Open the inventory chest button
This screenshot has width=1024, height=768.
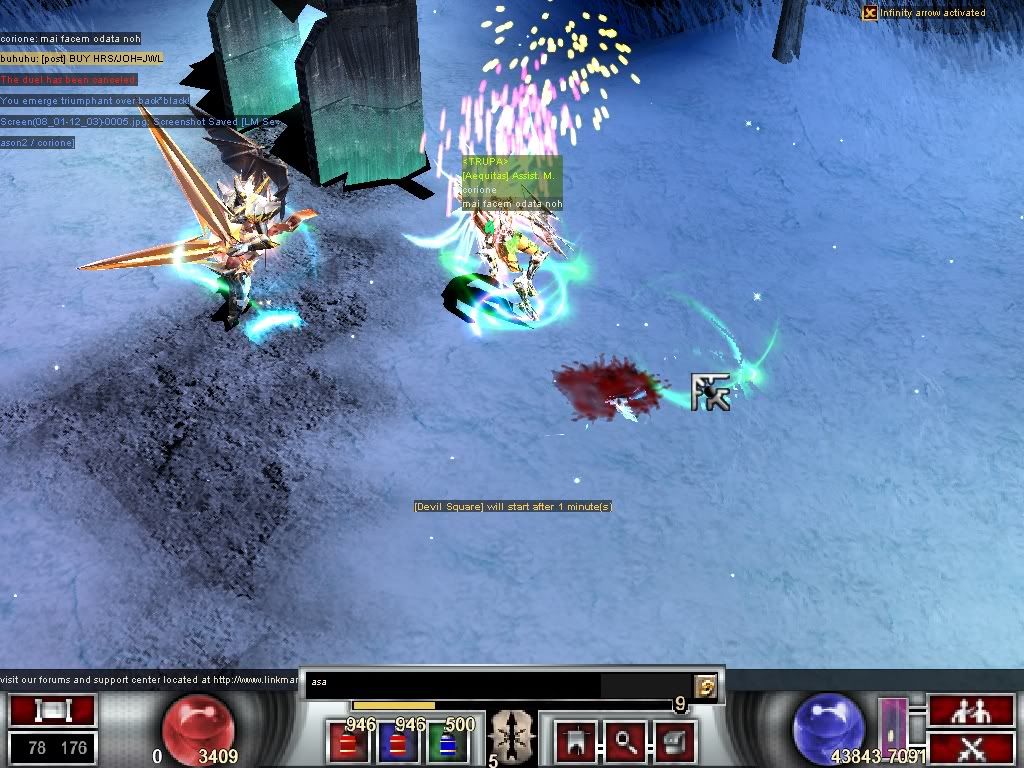point(671,741)
